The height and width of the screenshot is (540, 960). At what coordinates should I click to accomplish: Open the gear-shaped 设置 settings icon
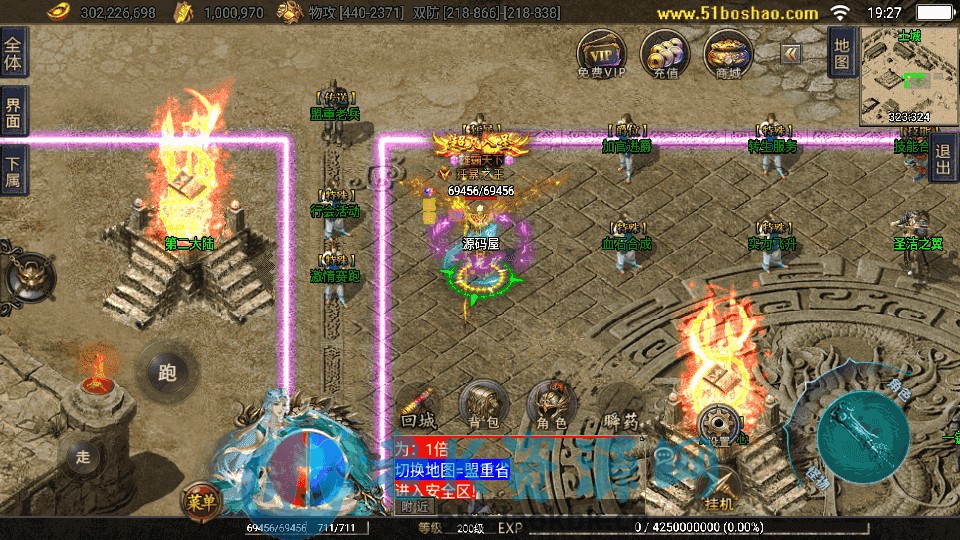click(x=718, y=423)
